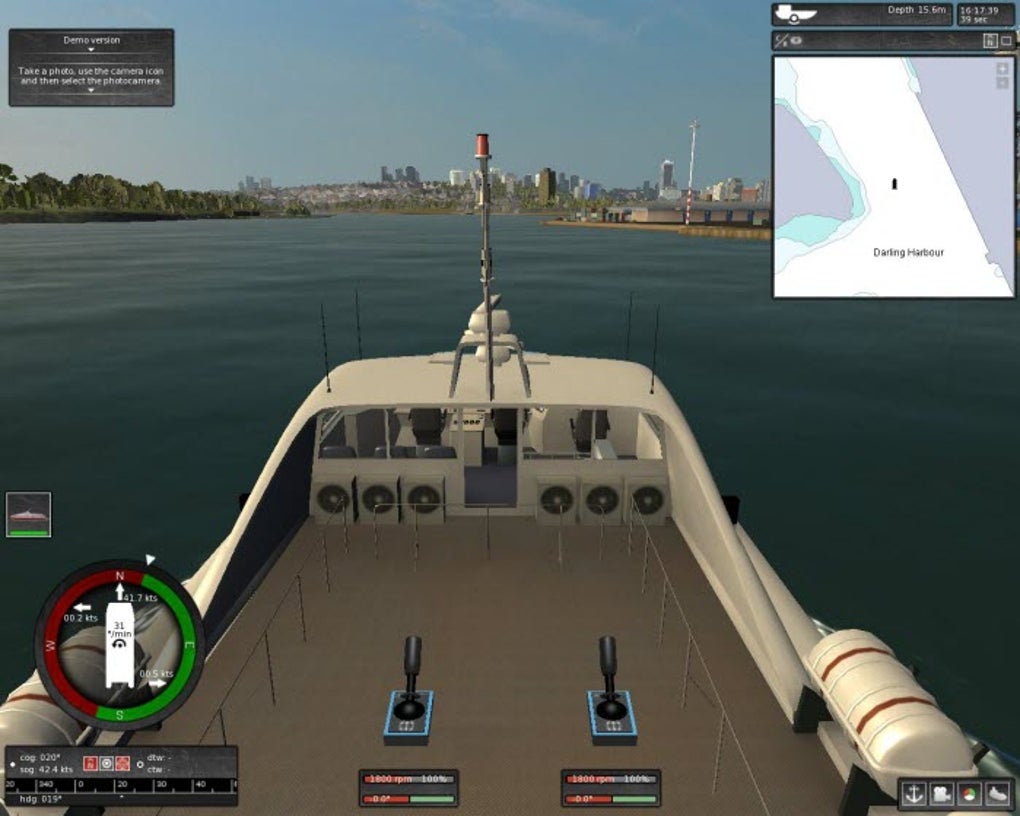Zoom out the chart with the minus button
Viewport: 1020px width, 816px height.
coord(1002,83)
